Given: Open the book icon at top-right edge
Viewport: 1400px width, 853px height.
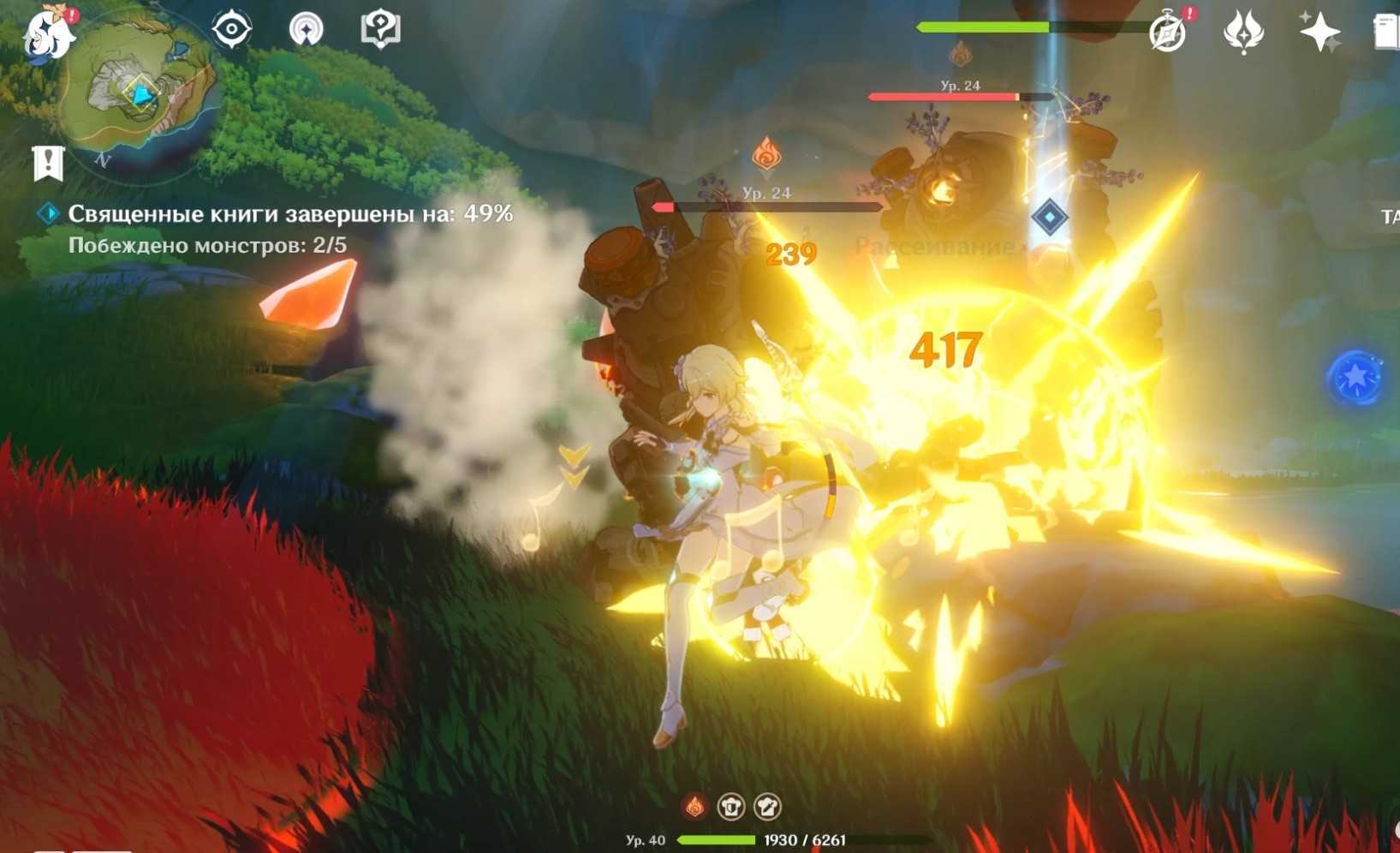Looking at the screenshot, I should click(x=1385, y=33).
